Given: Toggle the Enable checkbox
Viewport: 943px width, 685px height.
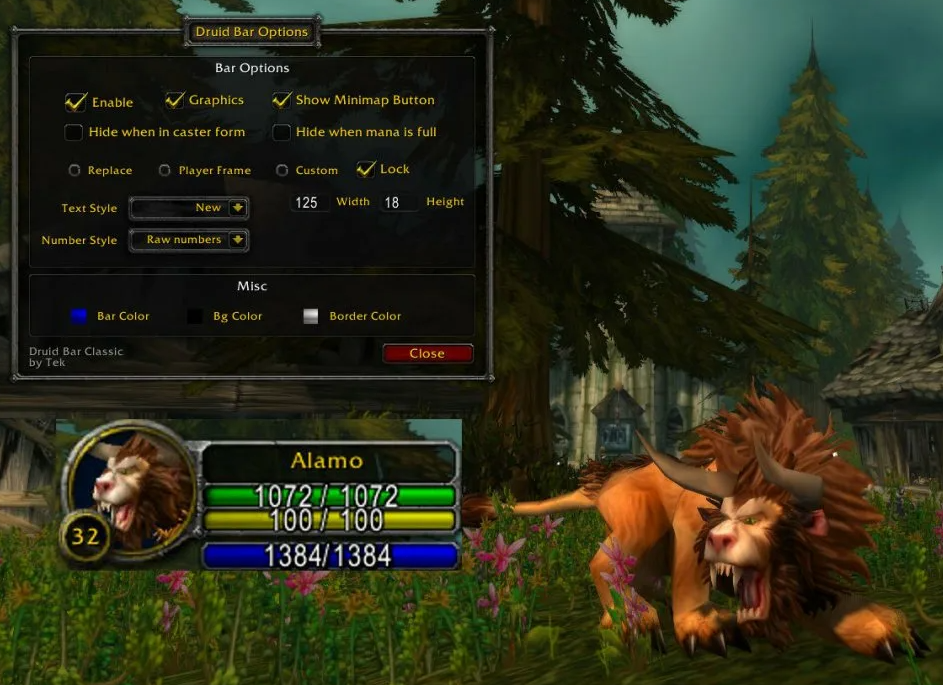Looking at the screenshot, I should click(x=75, y=102).
